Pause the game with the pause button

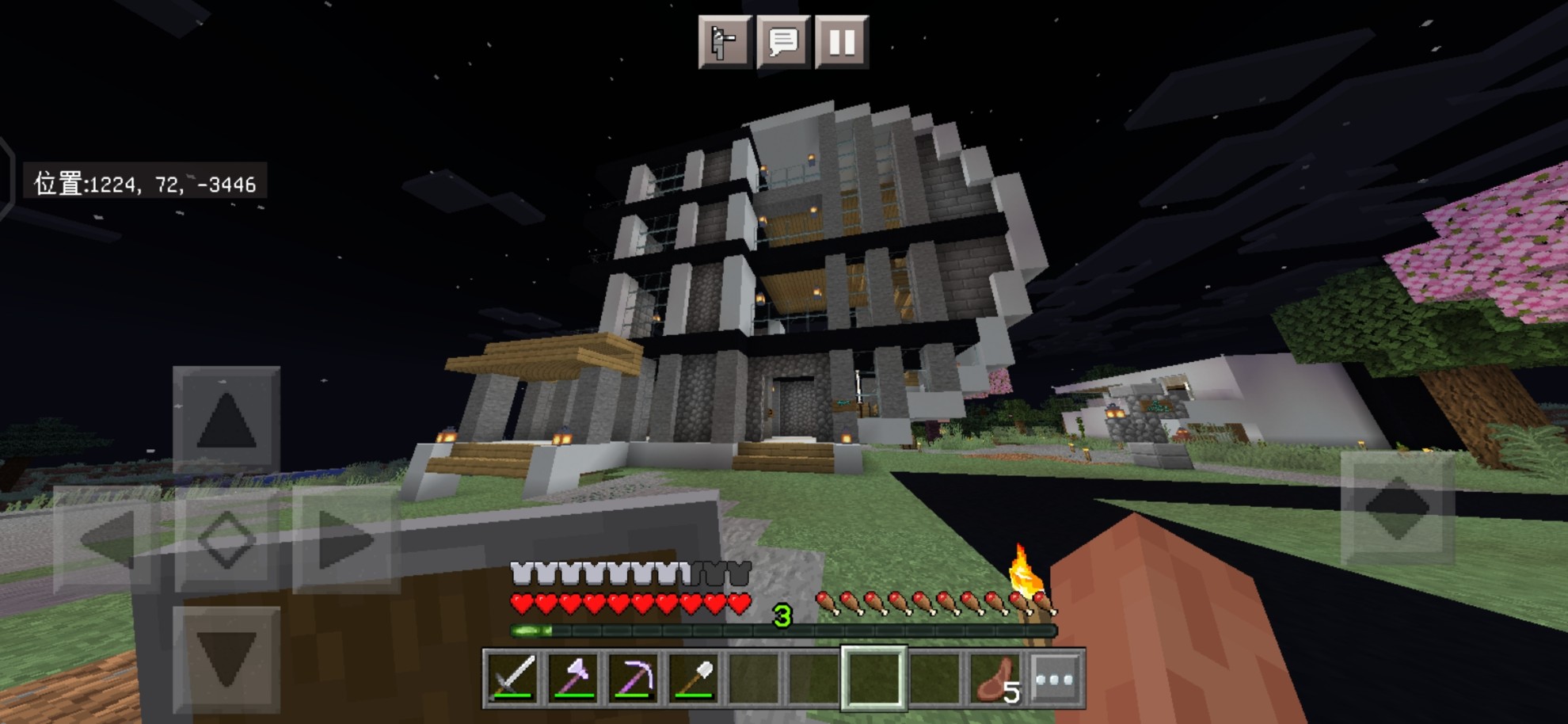click(x=841, y=42)
